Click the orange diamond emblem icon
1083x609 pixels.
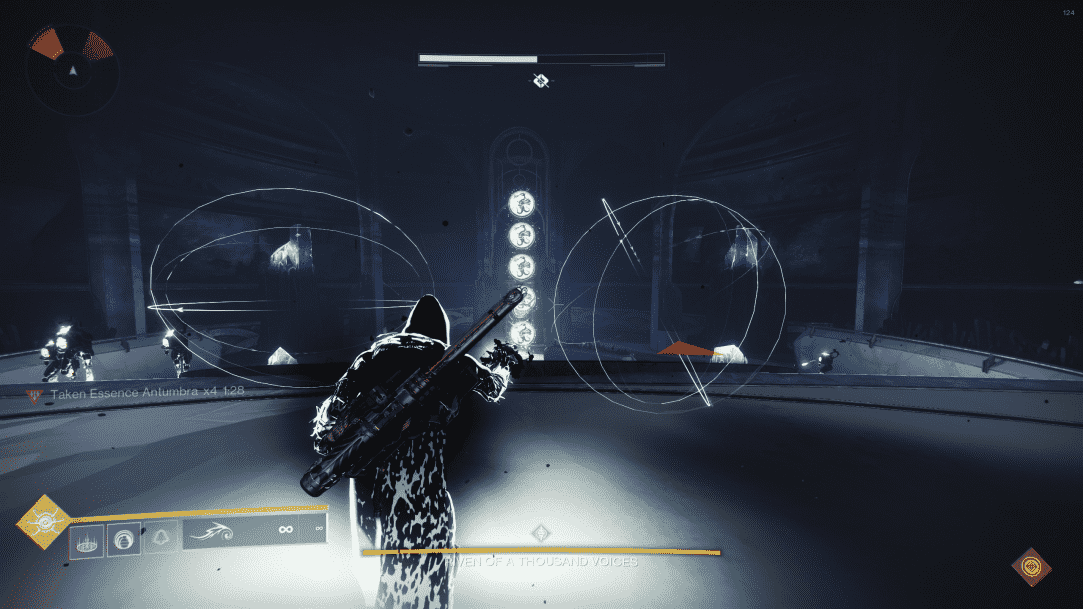[1030, 567]
